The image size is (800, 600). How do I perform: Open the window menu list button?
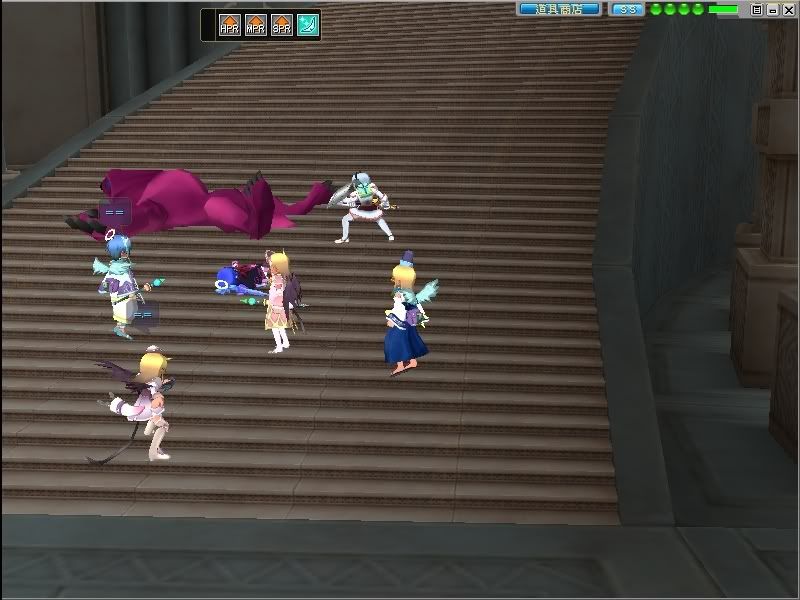tap(757, 9)
